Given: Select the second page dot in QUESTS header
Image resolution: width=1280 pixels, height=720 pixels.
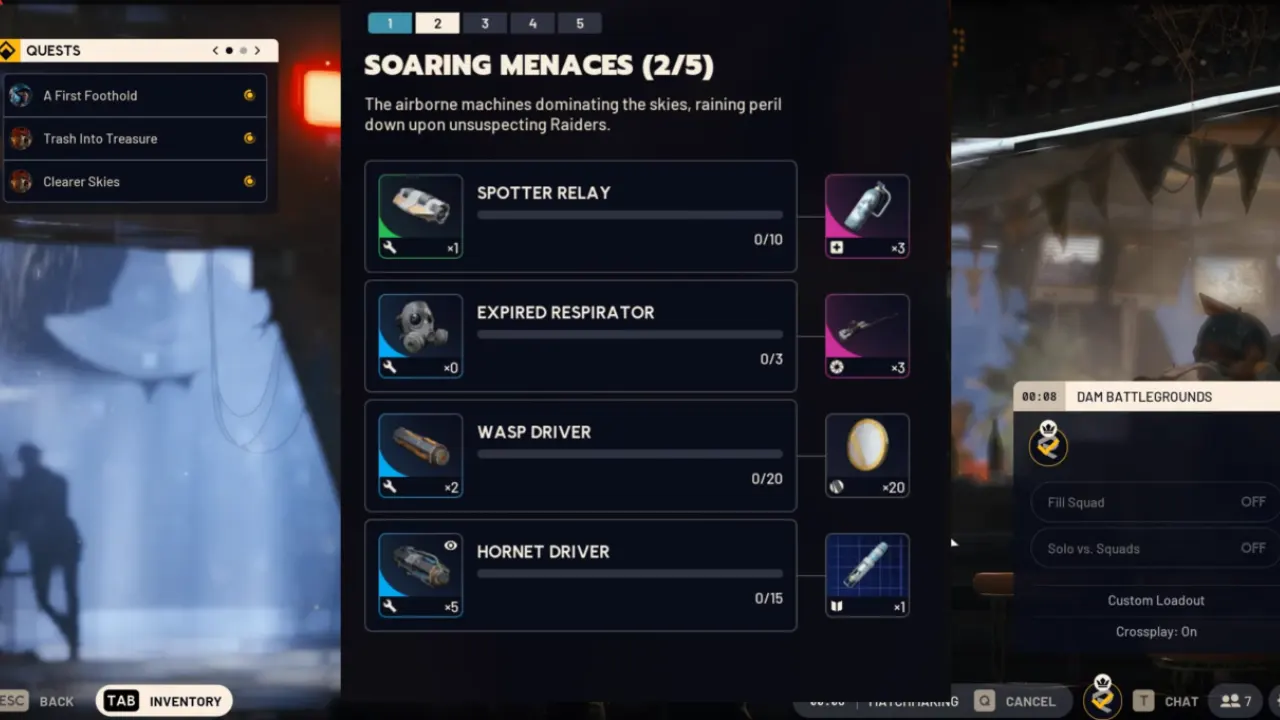Looking at the screenshot, I should (x=243, y=49).
